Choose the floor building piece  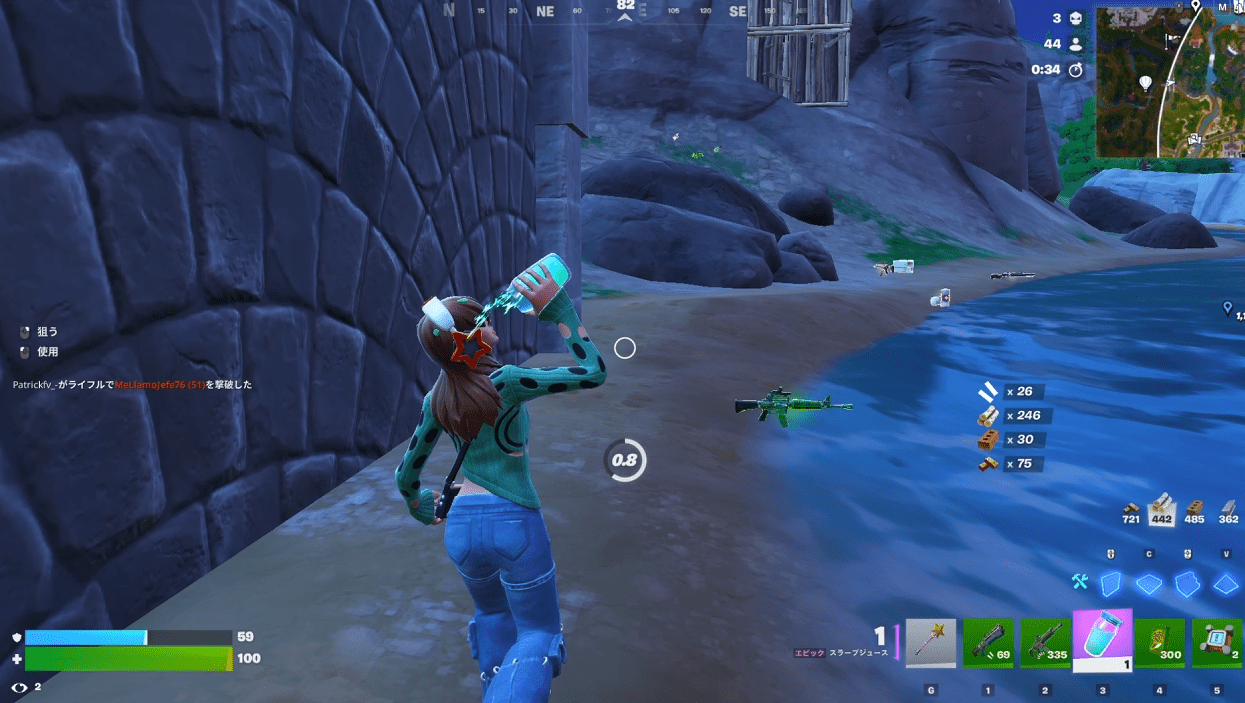[1149, 584]
